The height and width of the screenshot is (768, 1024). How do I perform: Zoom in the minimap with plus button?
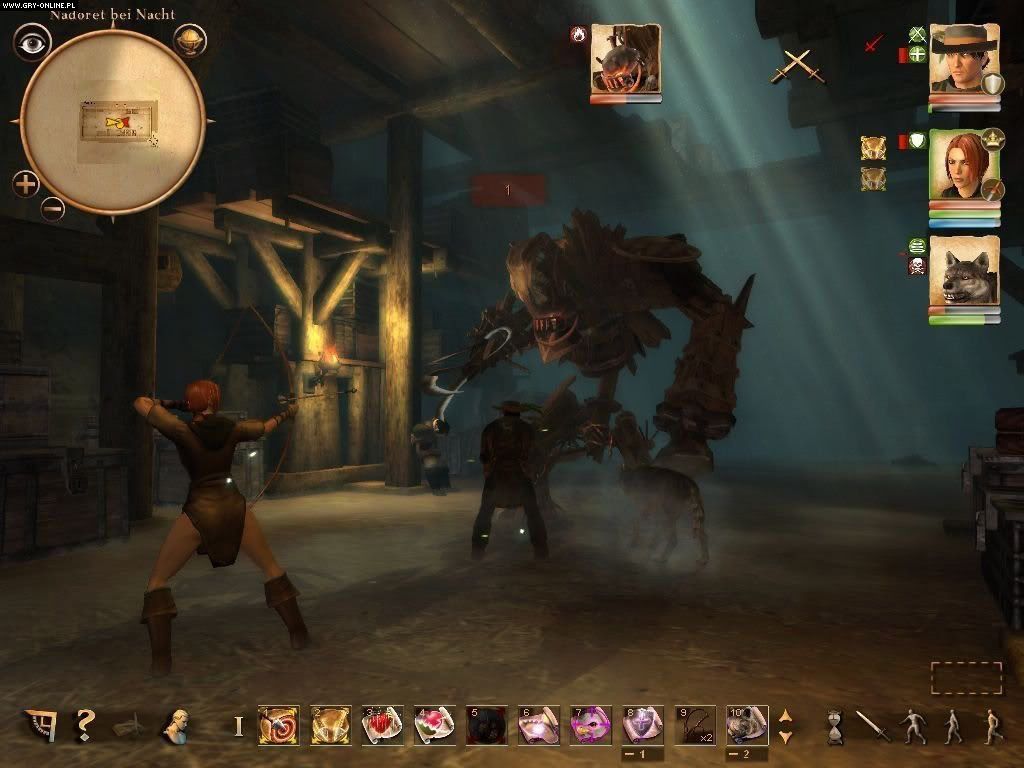pyautogui.click(x=26, y=184)
